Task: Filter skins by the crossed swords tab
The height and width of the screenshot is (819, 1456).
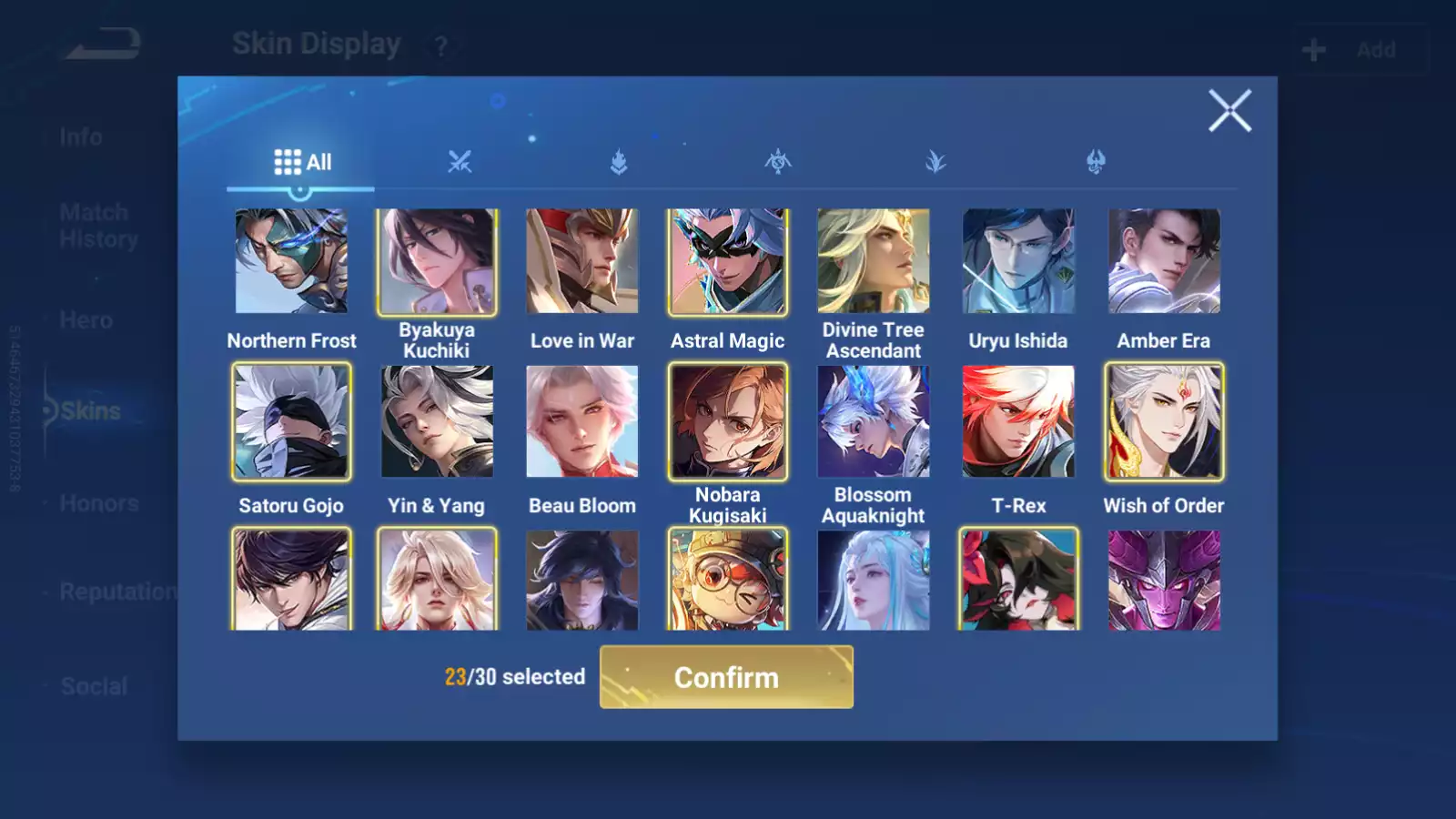Action: click(460, 163)
